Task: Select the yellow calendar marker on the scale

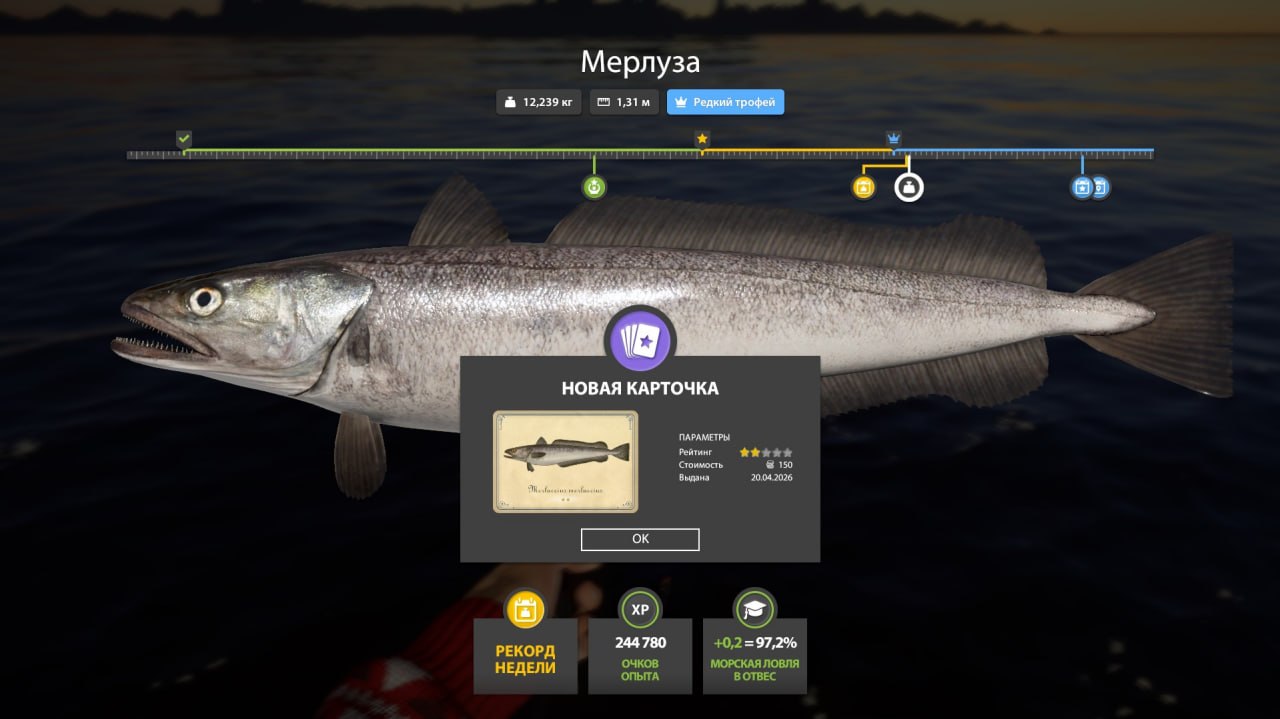Action: click(x=864, y=187)
